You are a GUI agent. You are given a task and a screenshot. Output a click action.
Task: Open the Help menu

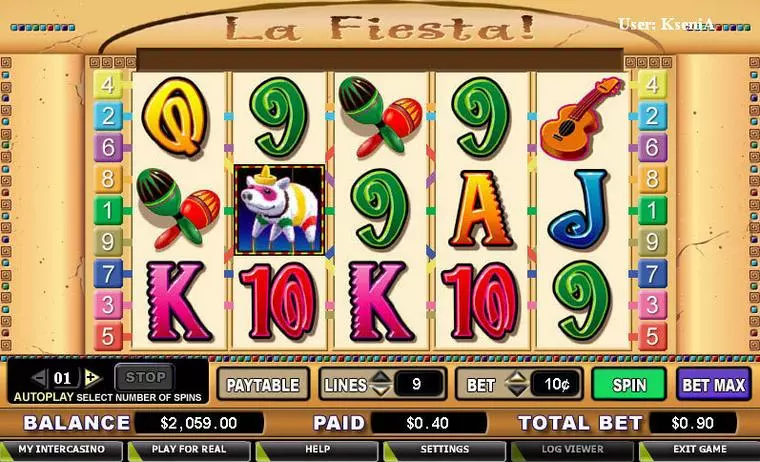pyautogui.click(x=317, y=450)
